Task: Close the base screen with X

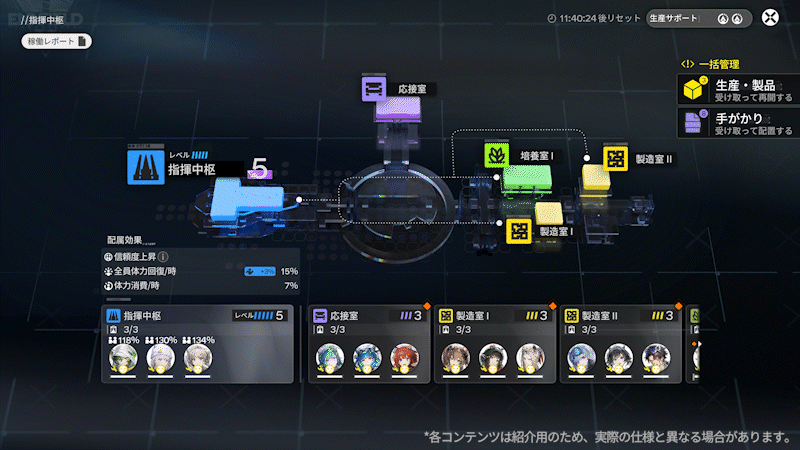Action: click(770, 18)
